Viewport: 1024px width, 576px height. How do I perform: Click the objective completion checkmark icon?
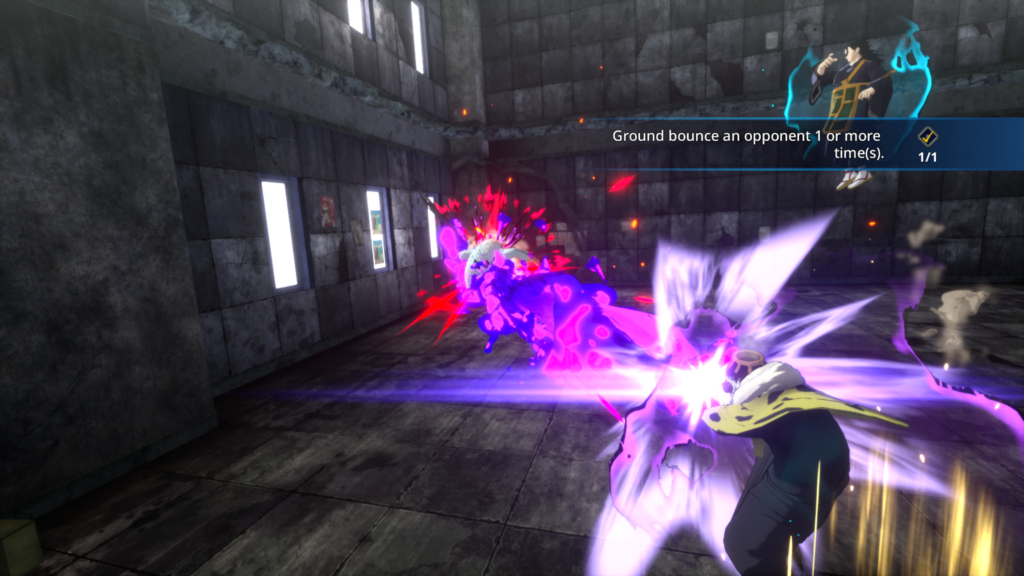click(x=927, y=137)
